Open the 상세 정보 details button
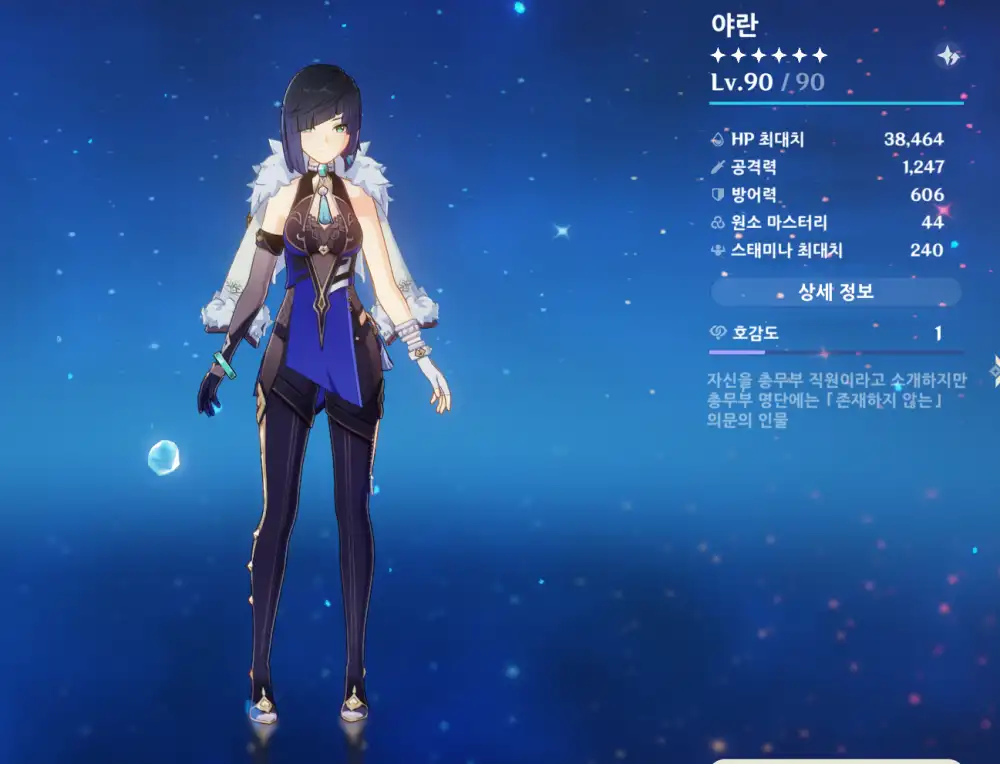The width and height of the screenshot is (1000, 764). pyautogui.click(x=836, y=292)
